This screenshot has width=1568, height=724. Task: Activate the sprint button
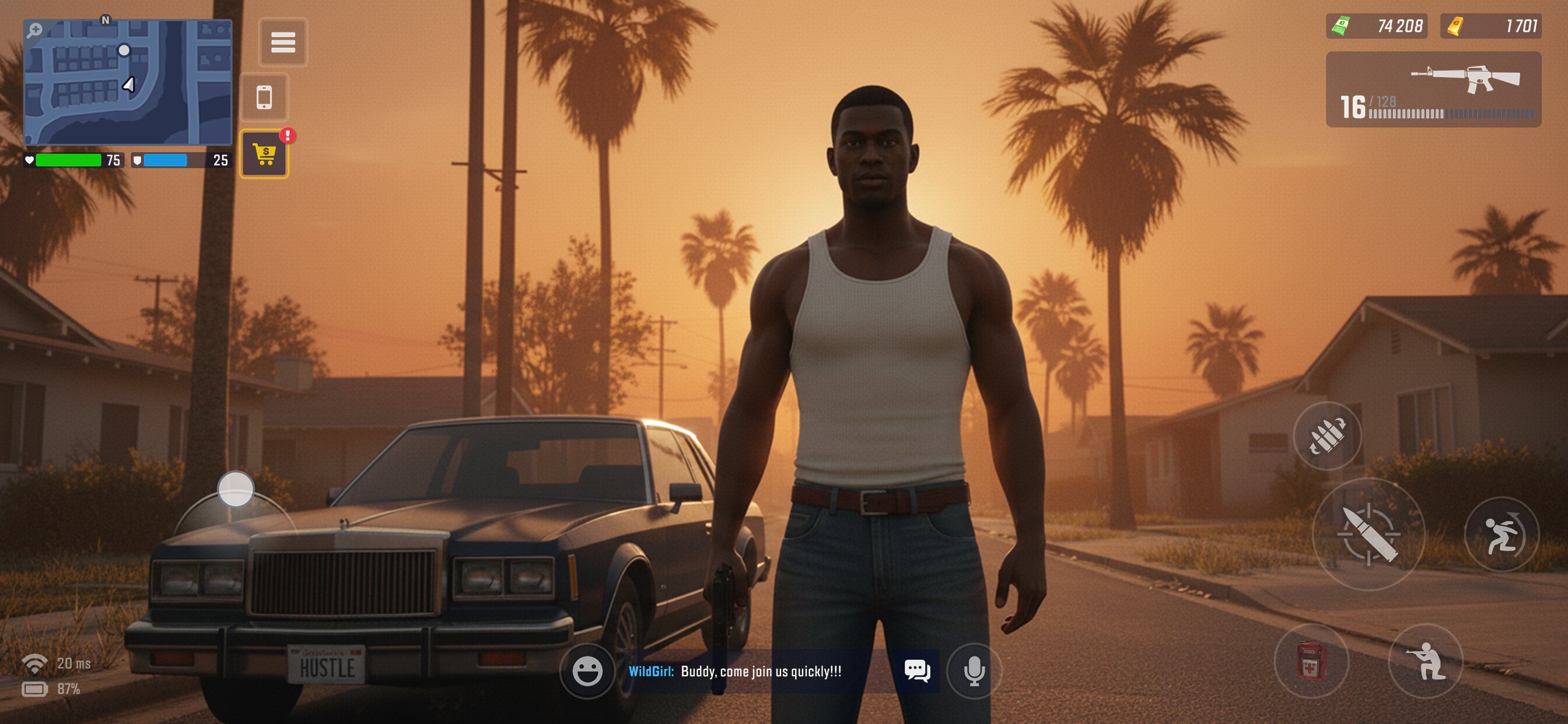(1501, 534)
